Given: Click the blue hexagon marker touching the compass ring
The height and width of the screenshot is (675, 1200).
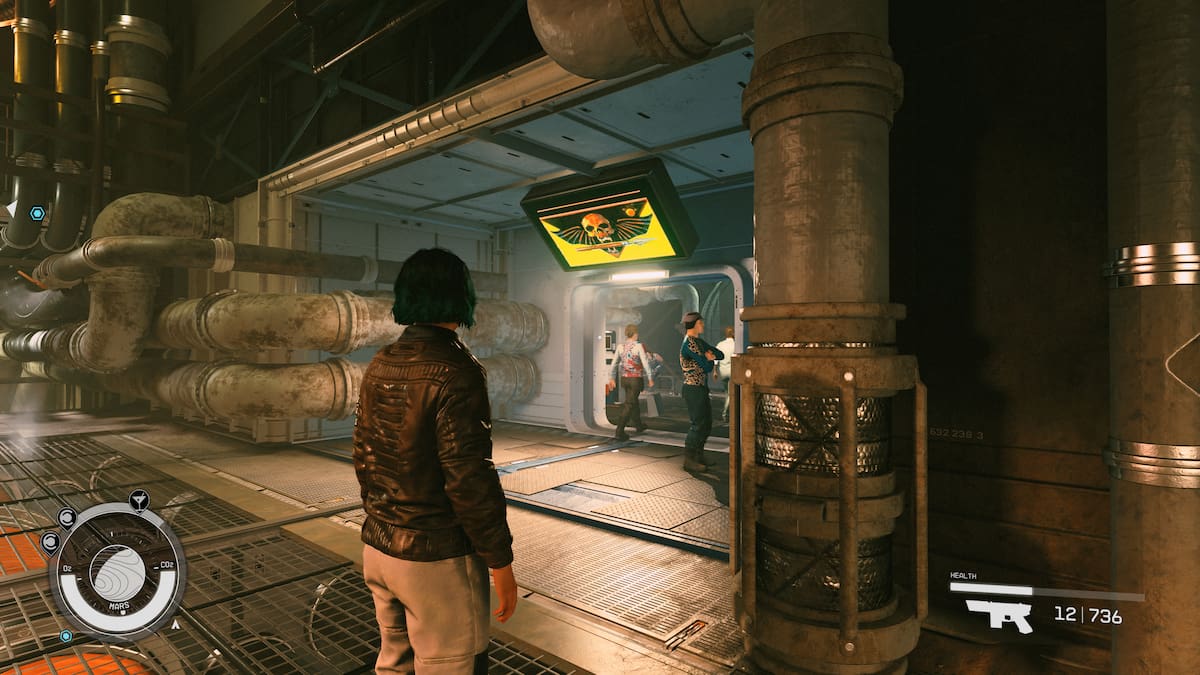Looking at the screenshot, I should 65,635.
